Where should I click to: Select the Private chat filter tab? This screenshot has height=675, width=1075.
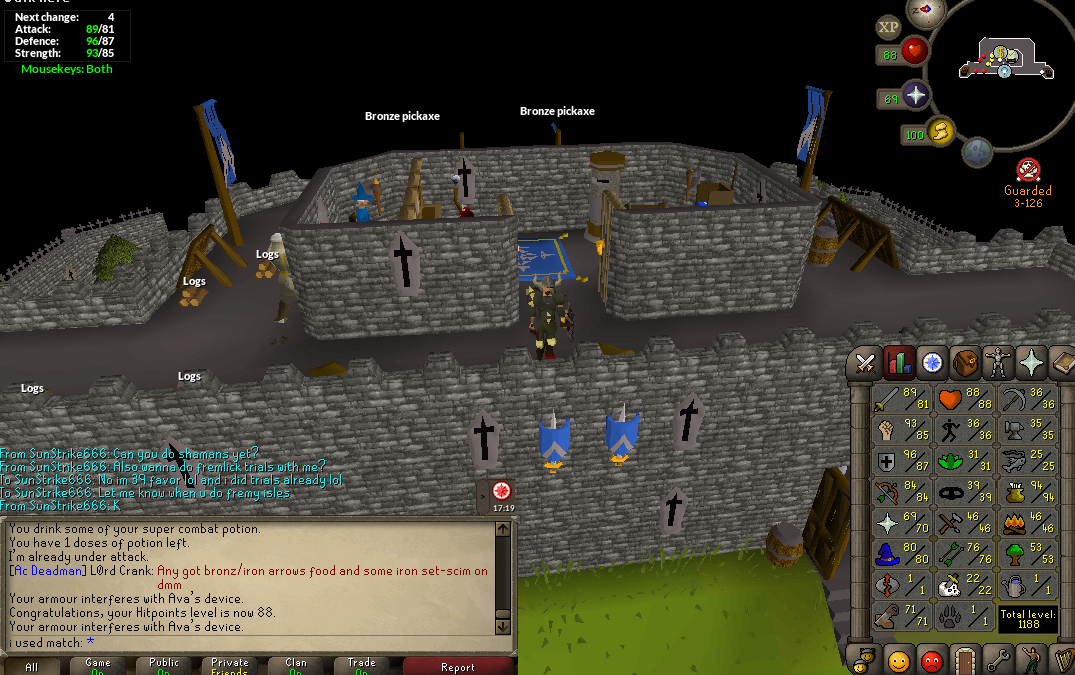229,666
